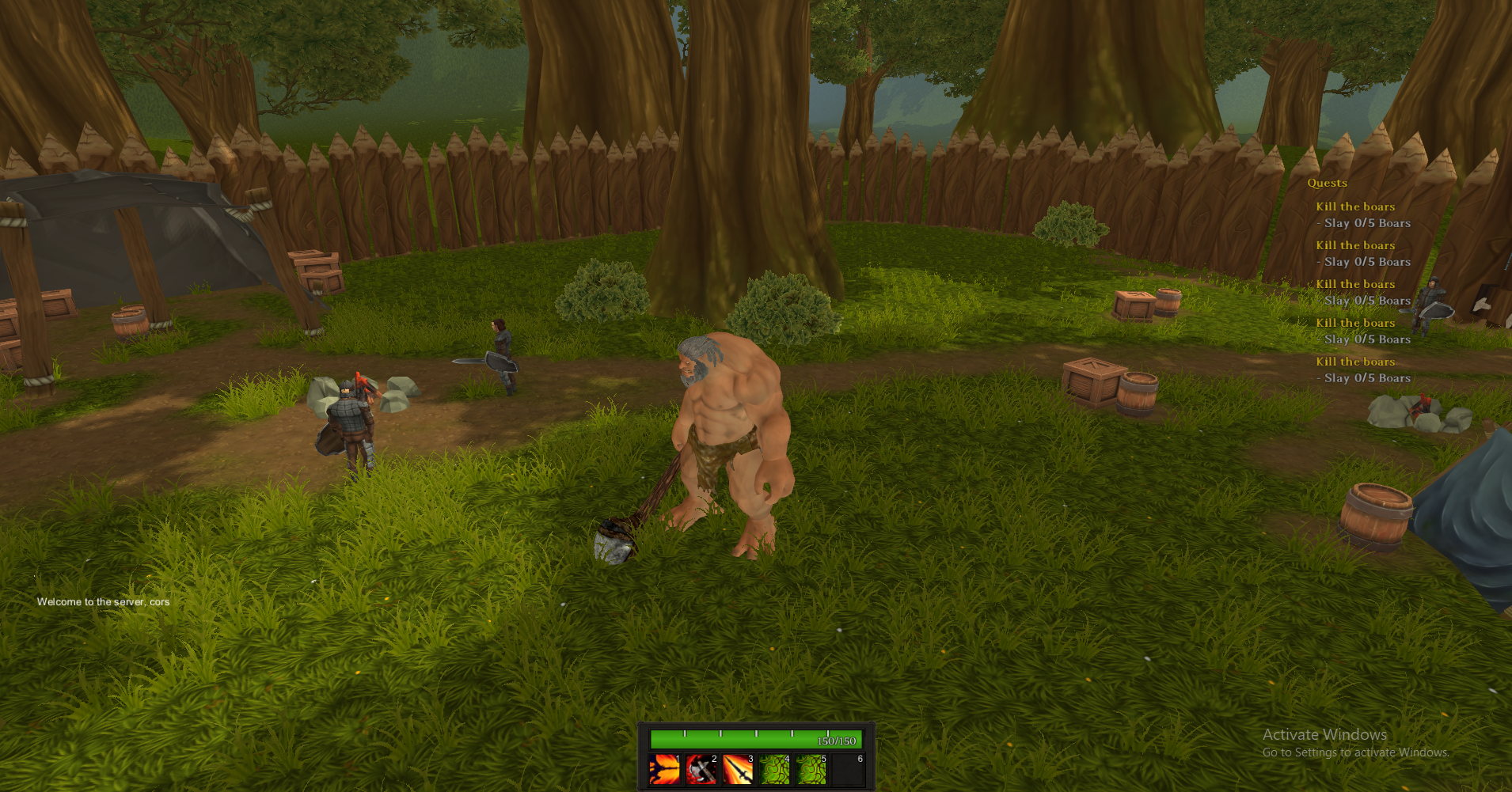Select the green vines ability numbered 5

(811, 769)
